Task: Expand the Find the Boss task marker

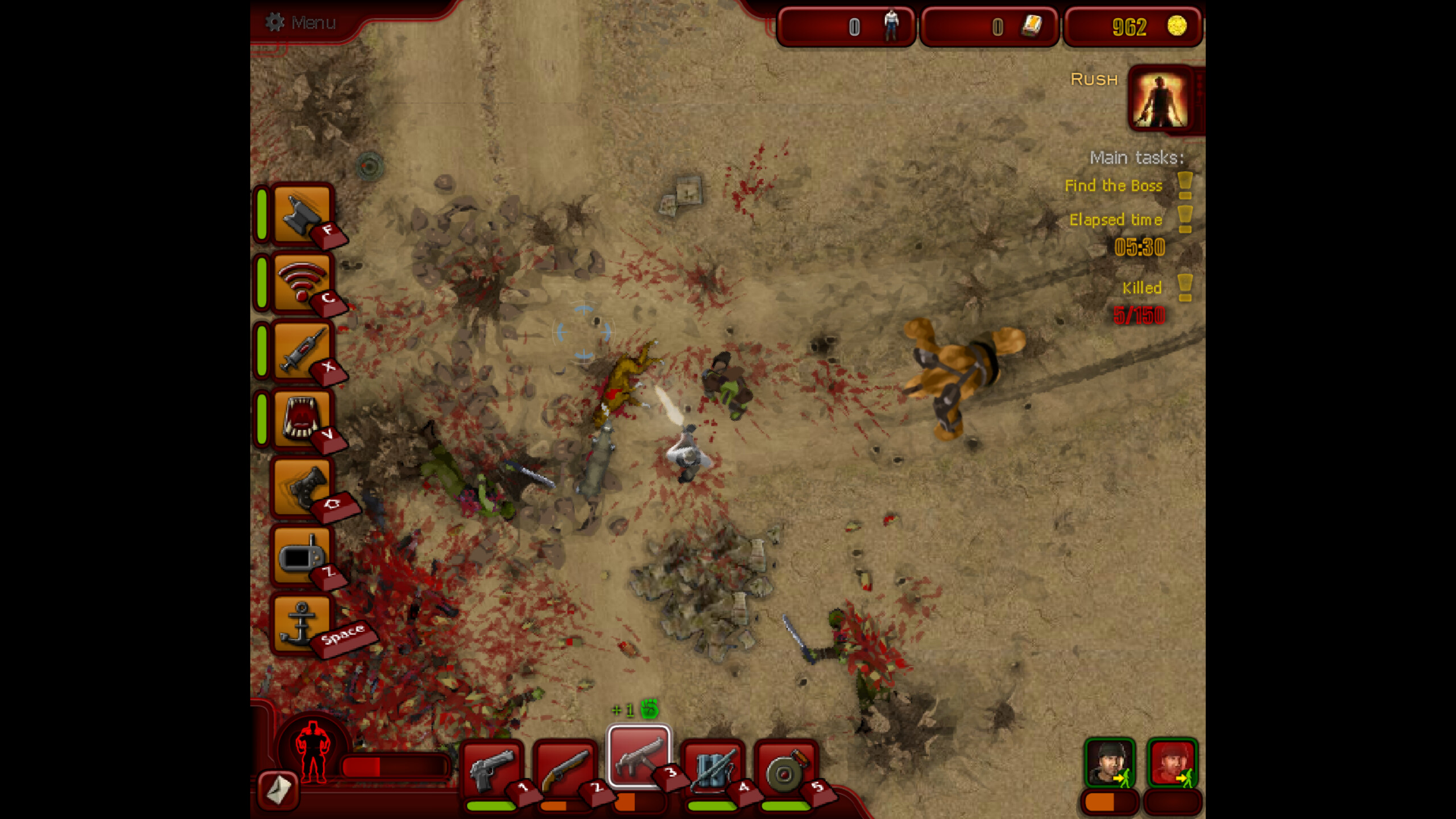Action: coord(1185,186)
